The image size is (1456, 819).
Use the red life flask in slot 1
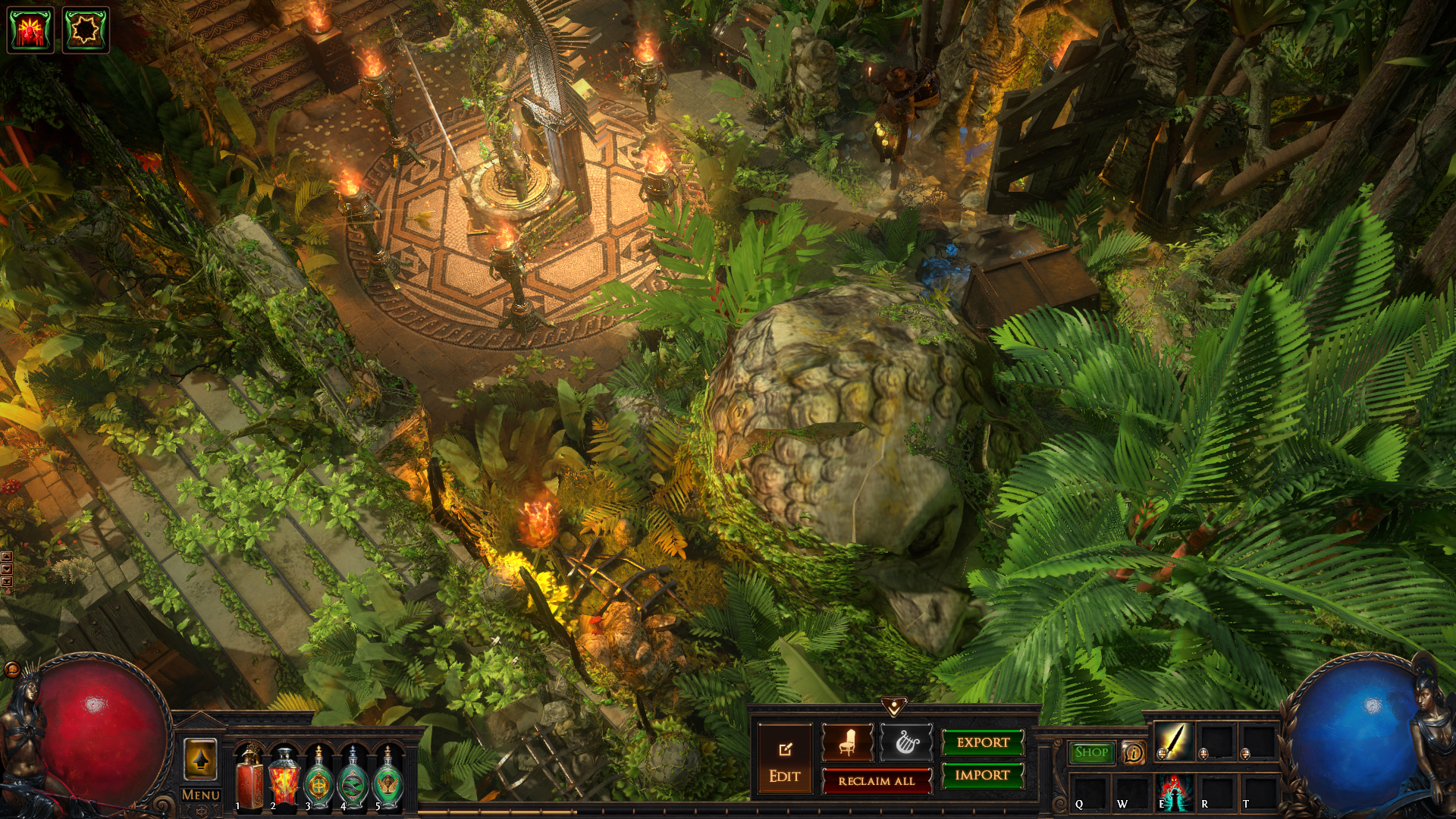pos(249,777)
